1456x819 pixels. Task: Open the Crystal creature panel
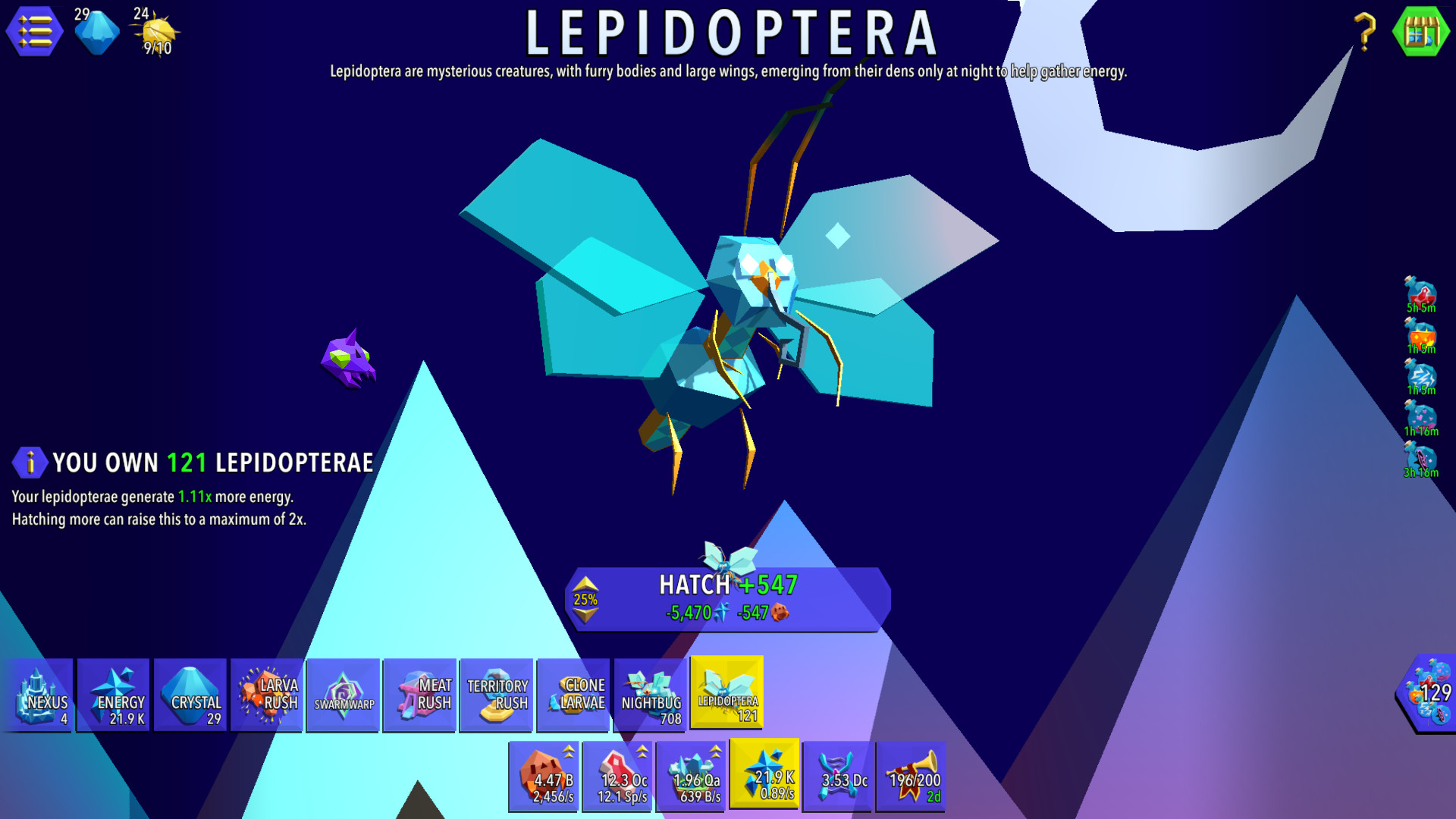coord(190,694)
